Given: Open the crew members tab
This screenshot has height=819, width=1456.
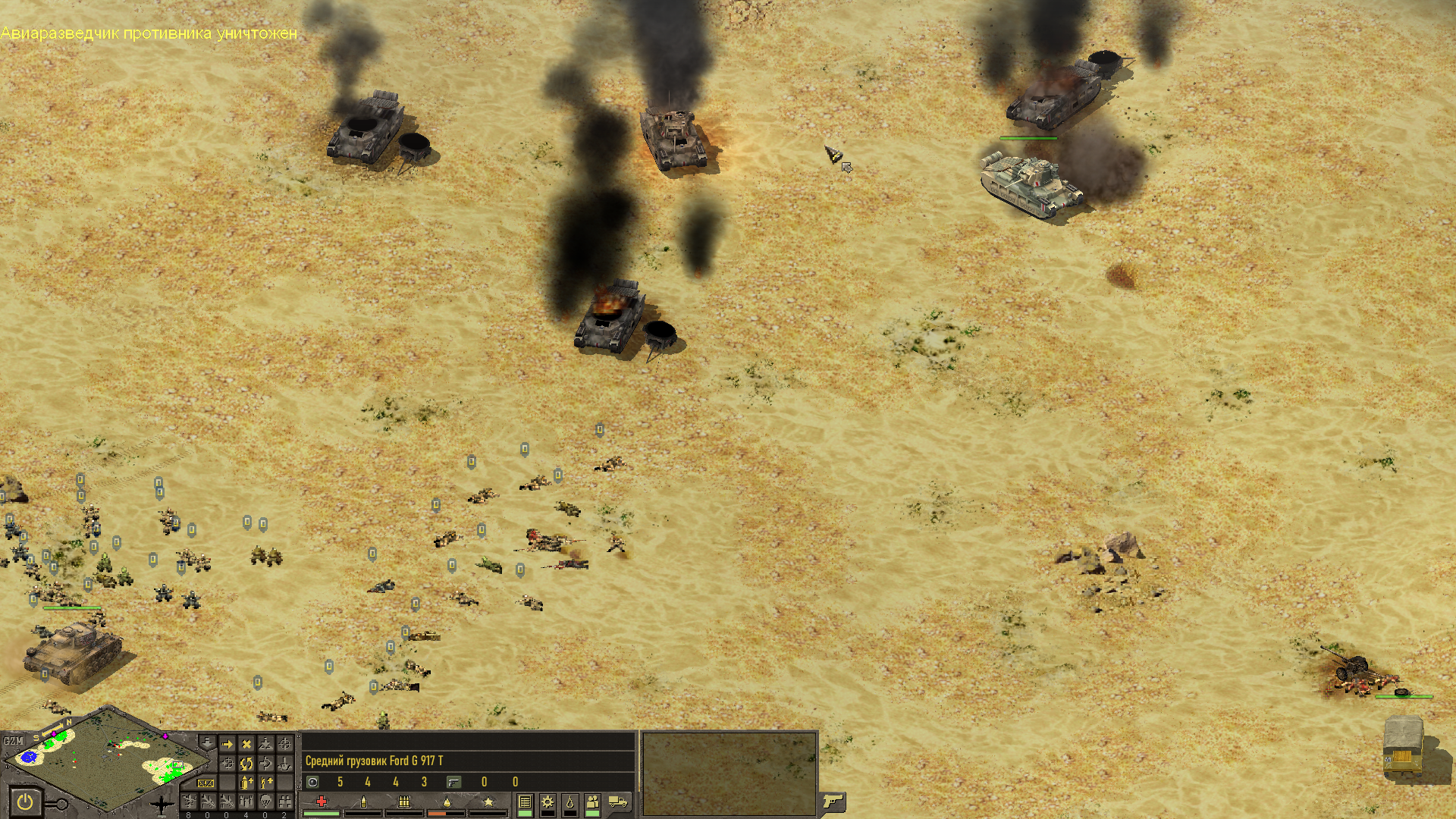Looking at the screenshot, I should coord(593,802).
